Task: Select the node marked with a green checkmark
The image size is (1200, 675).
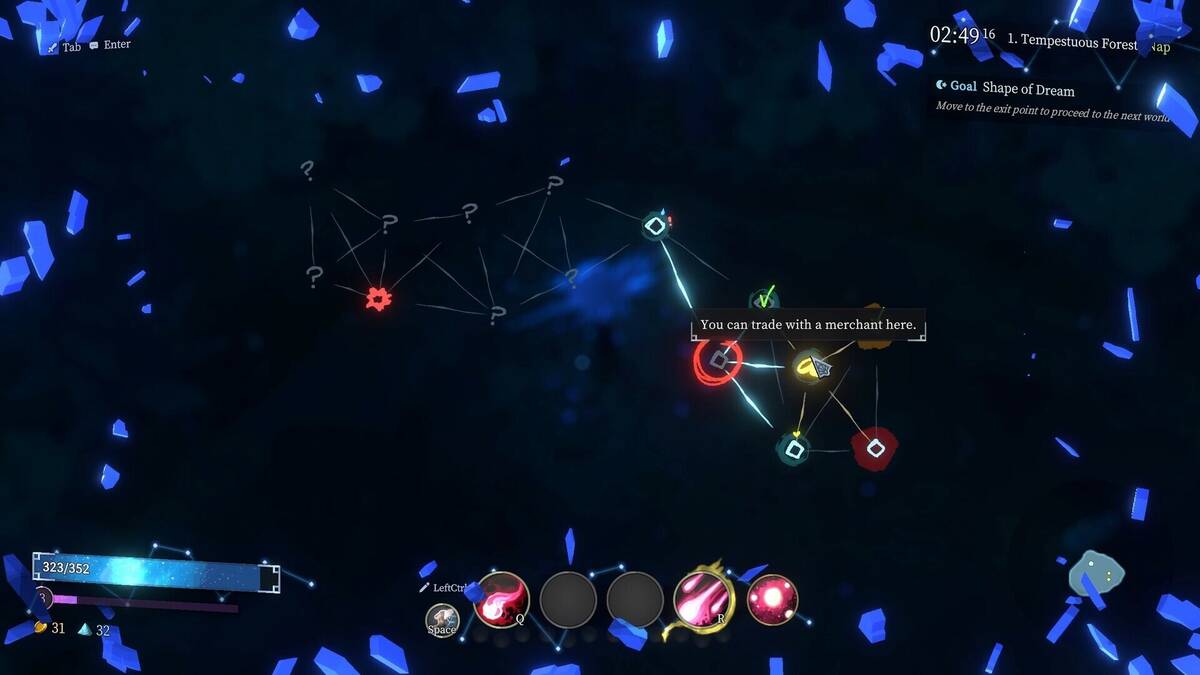Action: 764,299
